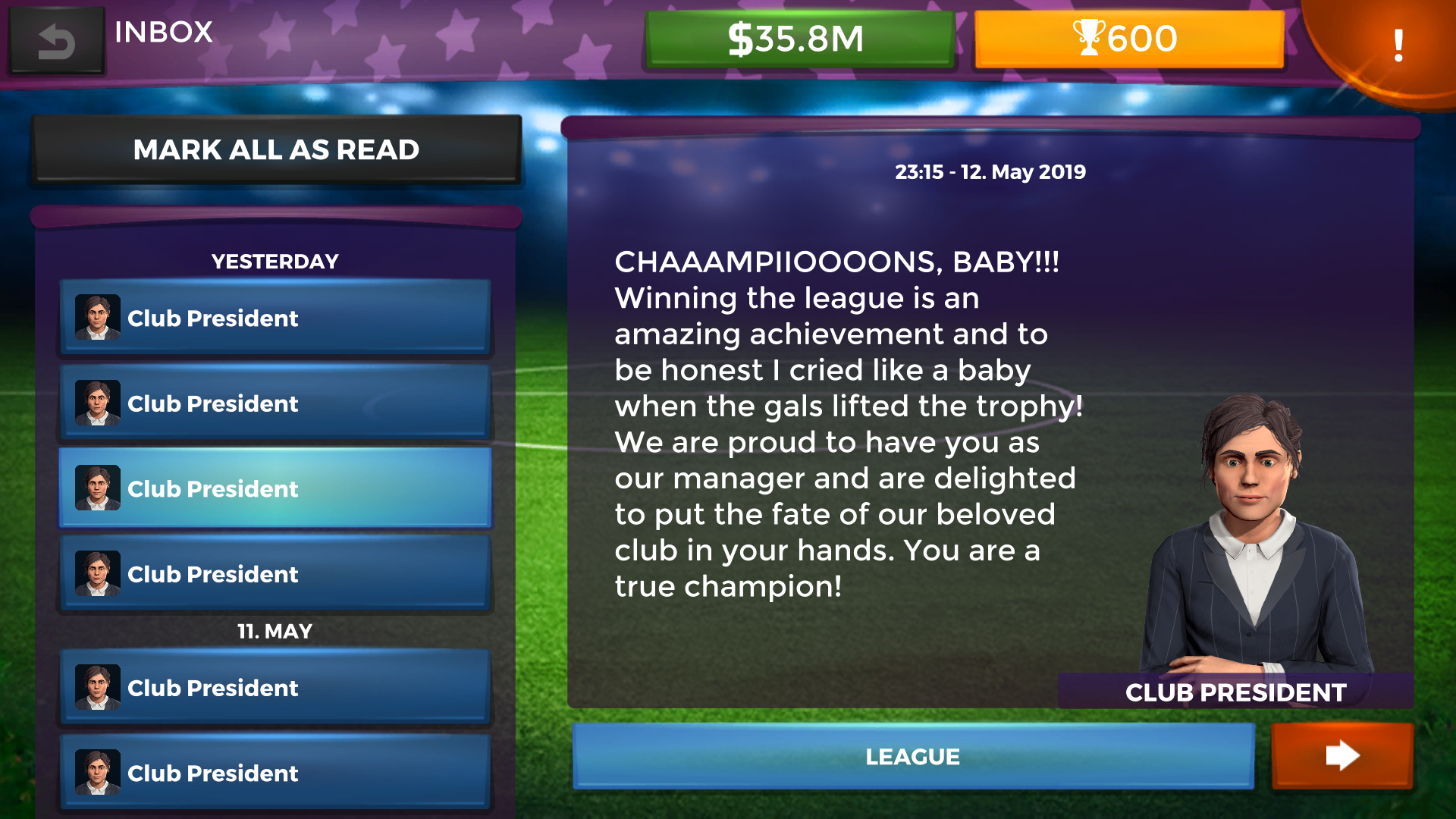Select the highlighted Club President message

click(x=276, y=488)
